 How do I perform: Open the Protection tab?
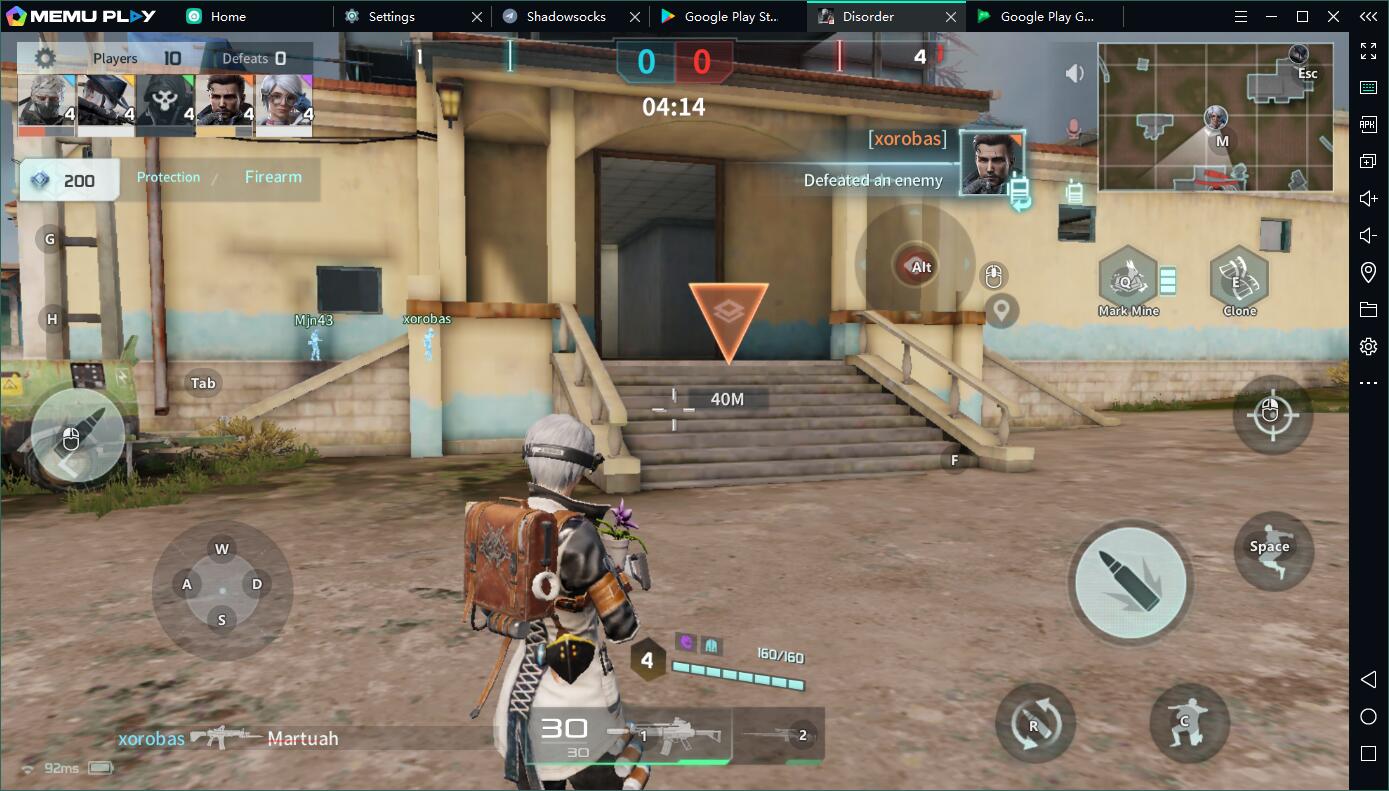(x=168, y=177)
